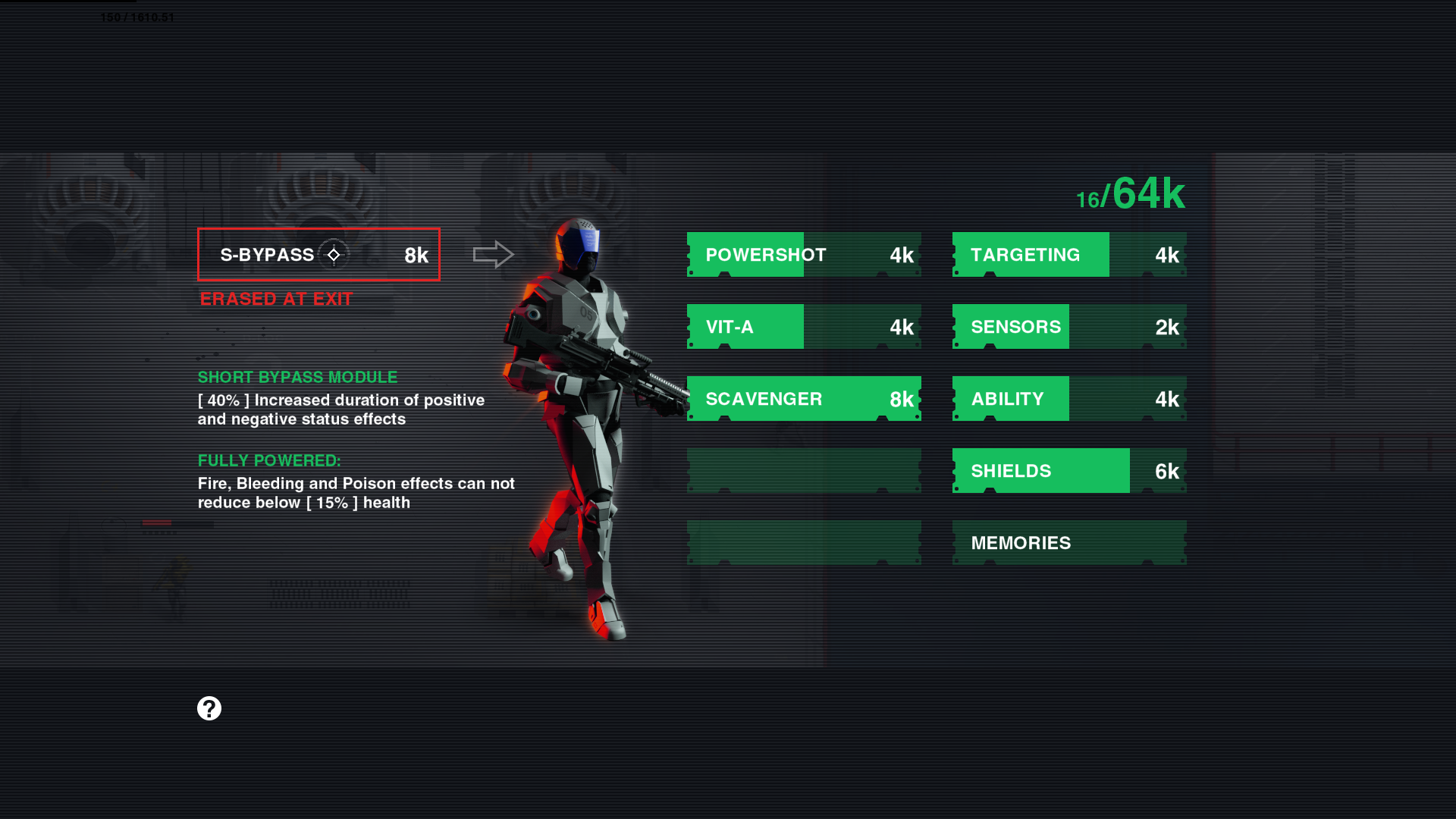Click the install arrow beside S-BYPASS

click(493, 255)
